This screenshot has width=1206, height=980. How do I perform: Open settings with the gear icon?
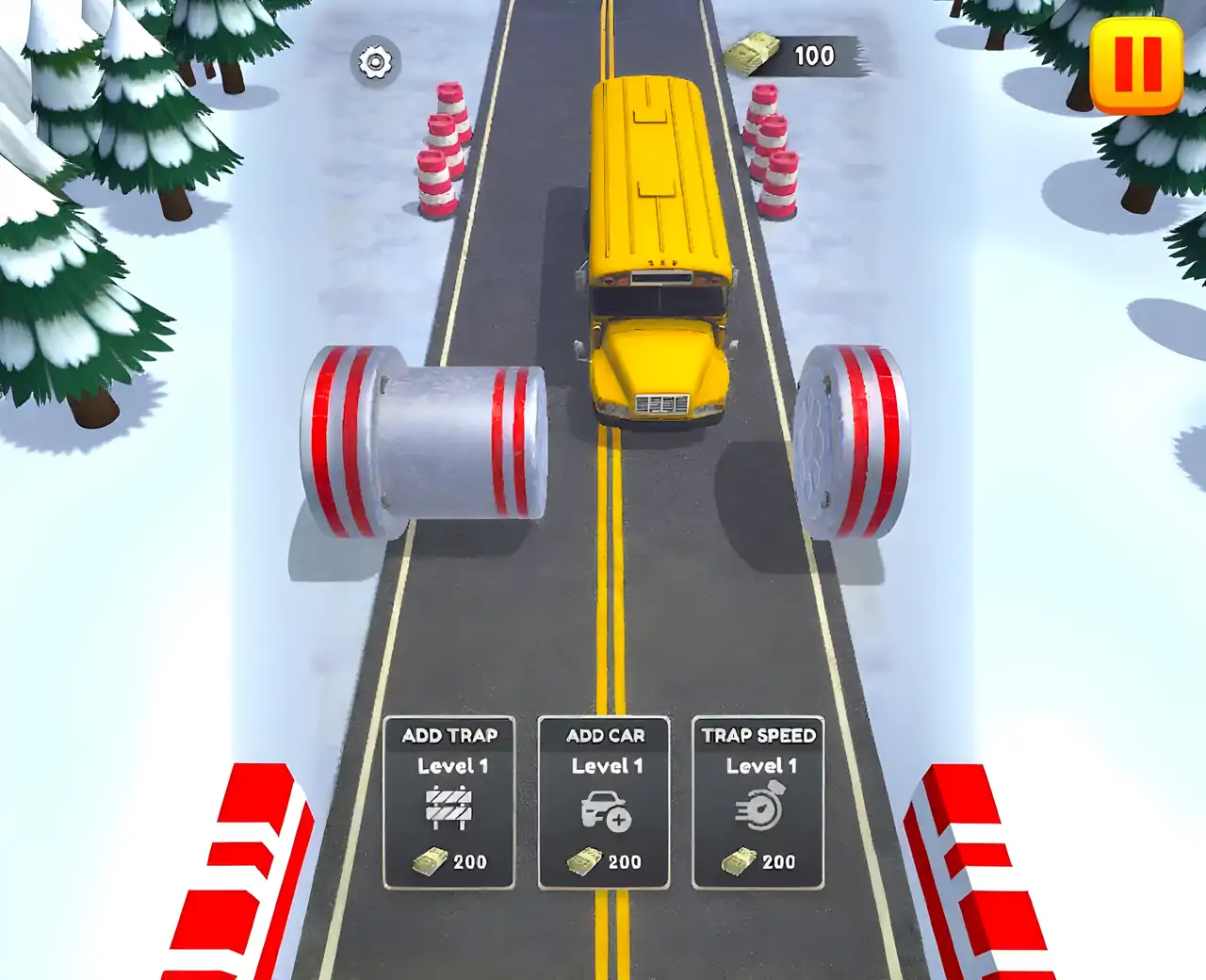(x=375, y=62)
